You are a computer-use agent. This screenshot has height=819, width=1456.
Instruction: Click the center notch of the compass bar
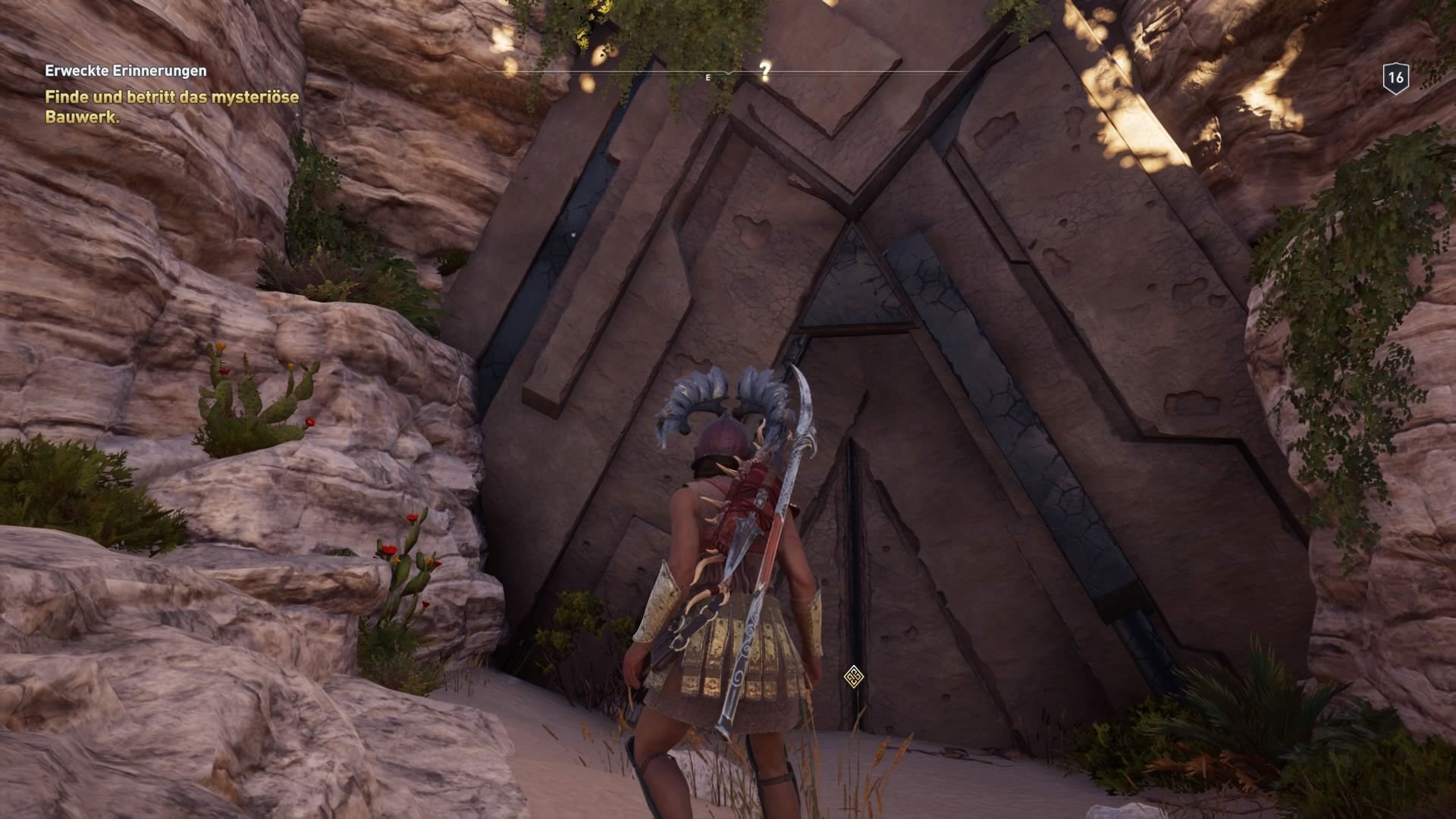[x=726, y=73]
